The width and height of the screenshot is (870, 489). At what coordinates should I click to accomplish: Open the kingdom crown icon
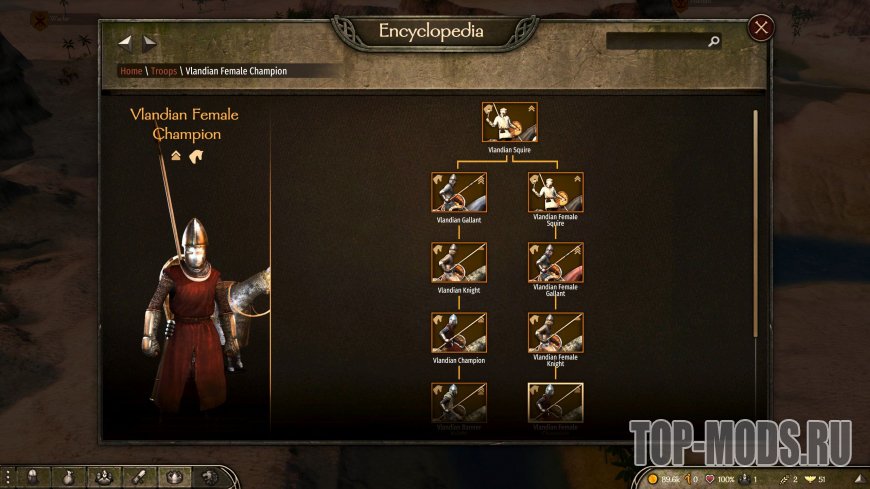[x=175, y=477]
